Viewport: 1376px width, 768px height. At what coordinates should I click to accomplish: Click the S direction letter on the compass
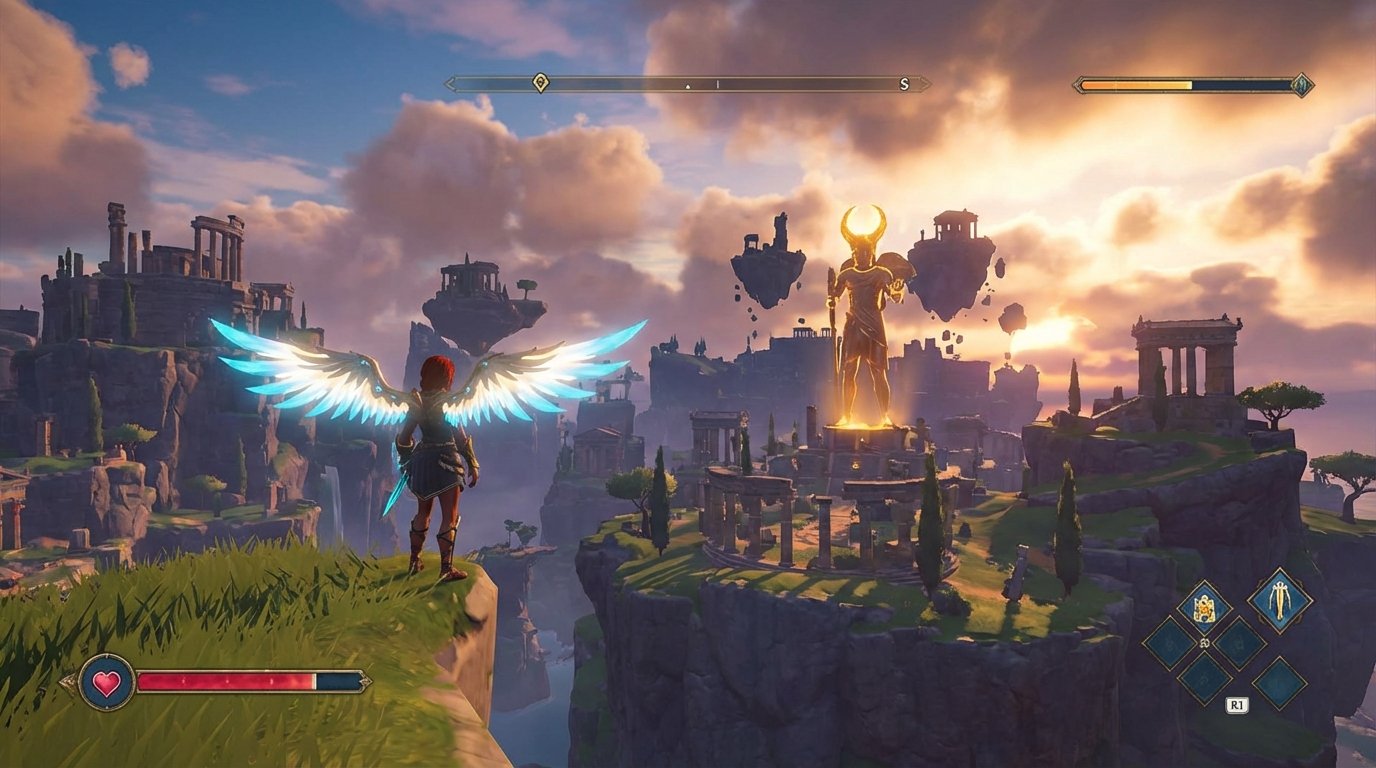coord(904,84)
